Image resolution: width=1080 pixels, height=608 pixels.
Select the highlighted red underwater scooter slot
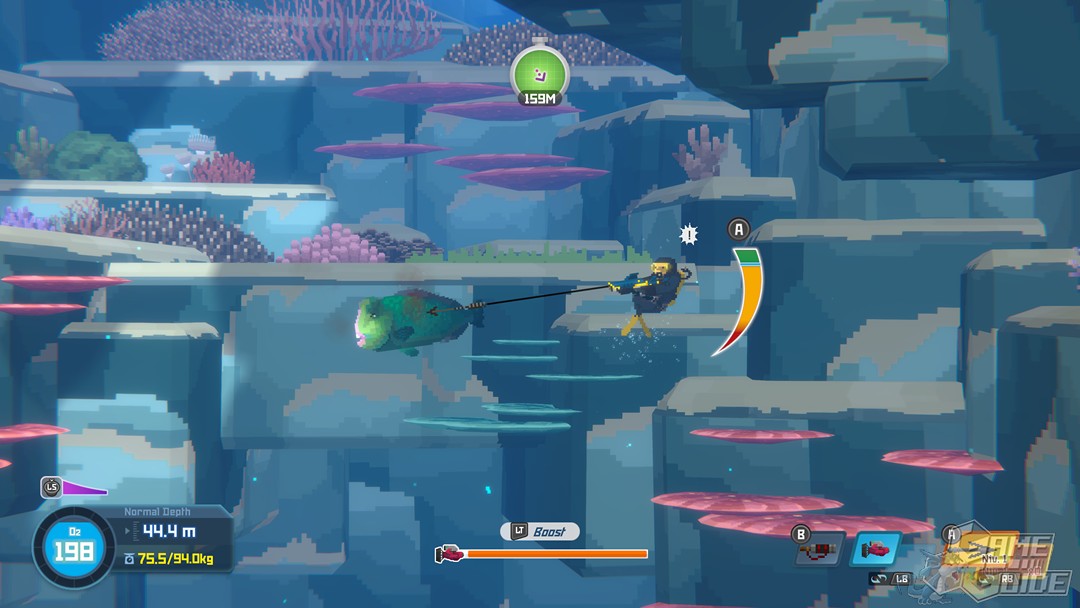click(x=876, y=550)
